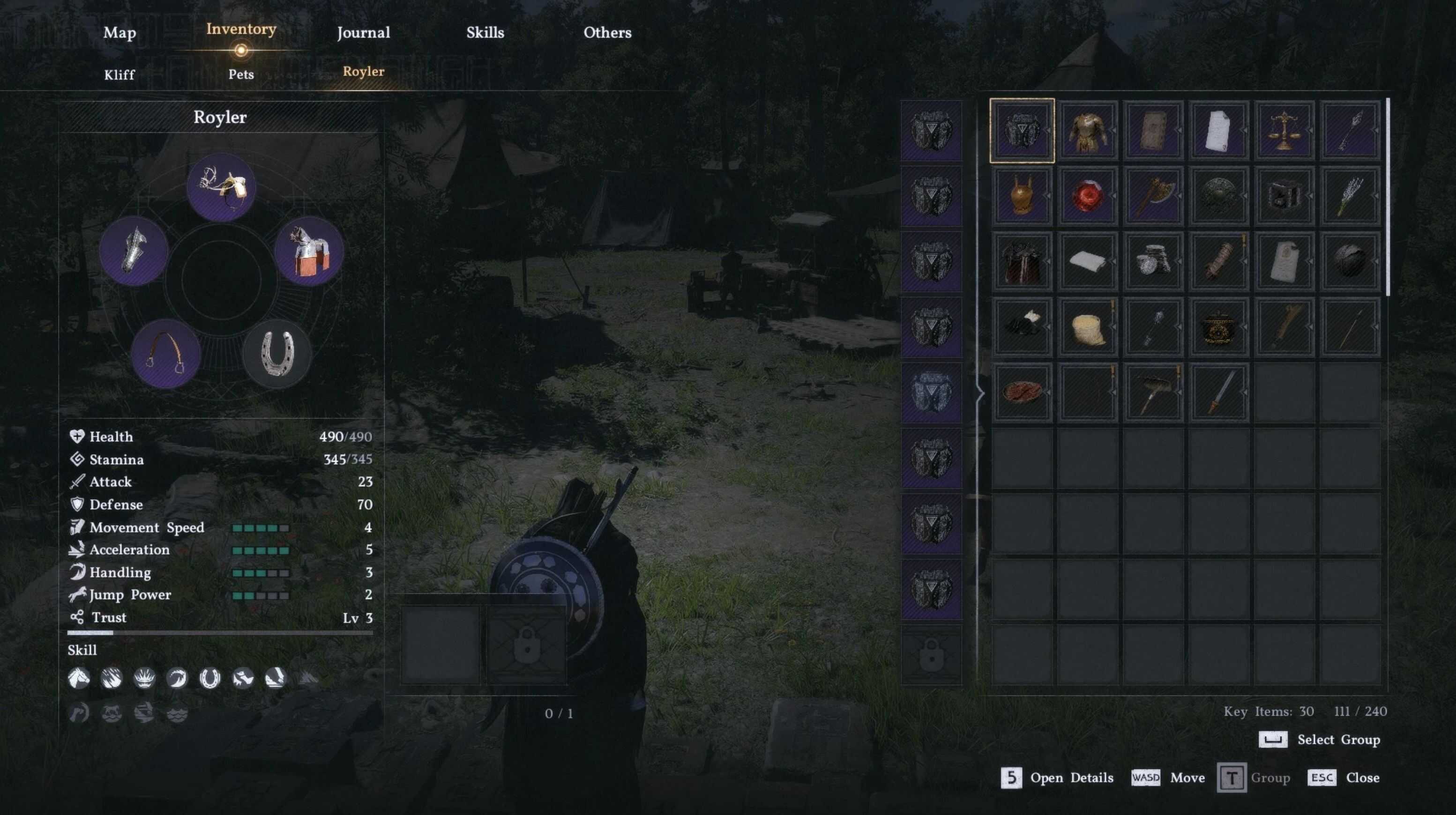Viewport: 1456px width, 815px height.
Task: Open the Map tab
Action: pos(119,33)
